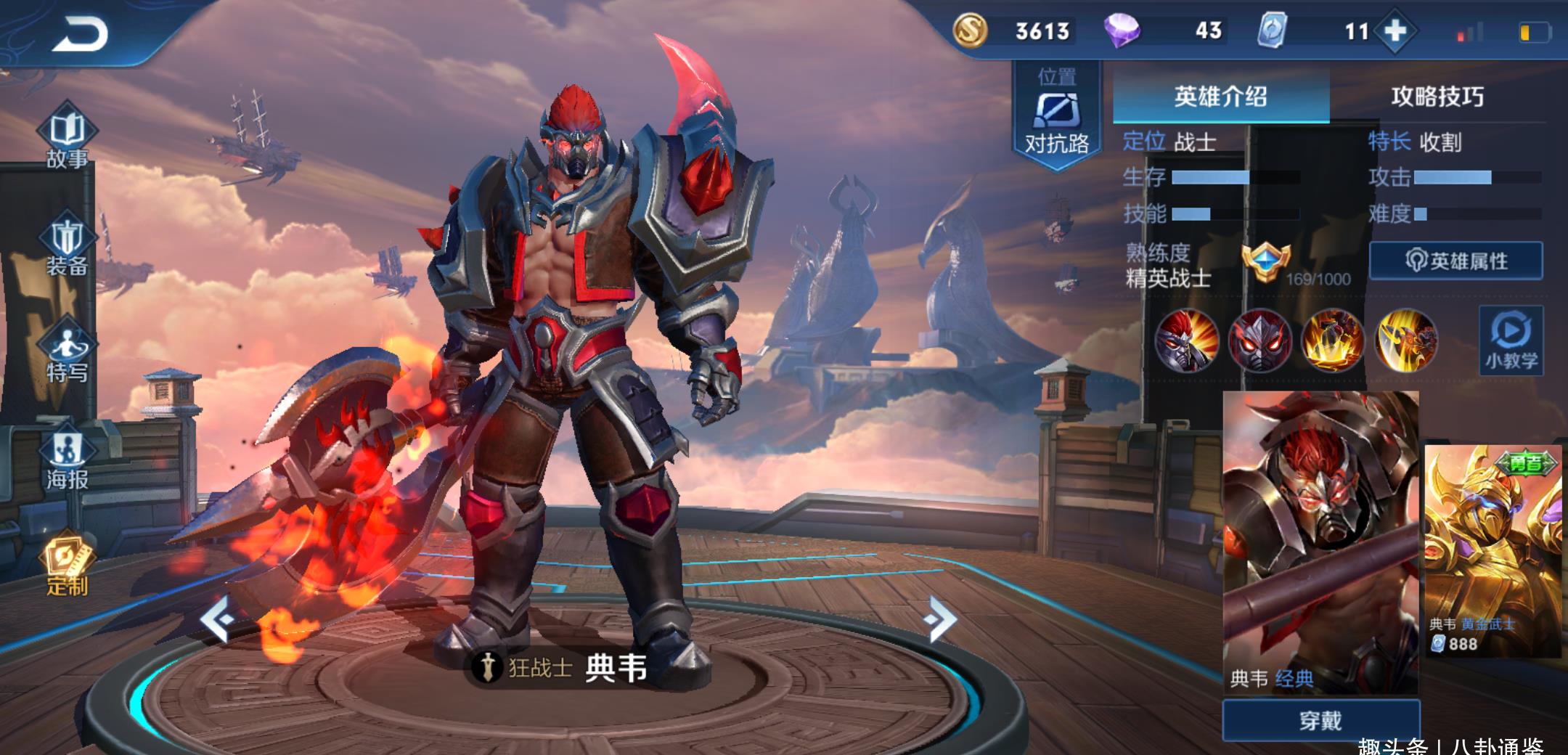1568x755 pixels.
Task: Select the masked face skill icon
Action: coord(1259,340)
